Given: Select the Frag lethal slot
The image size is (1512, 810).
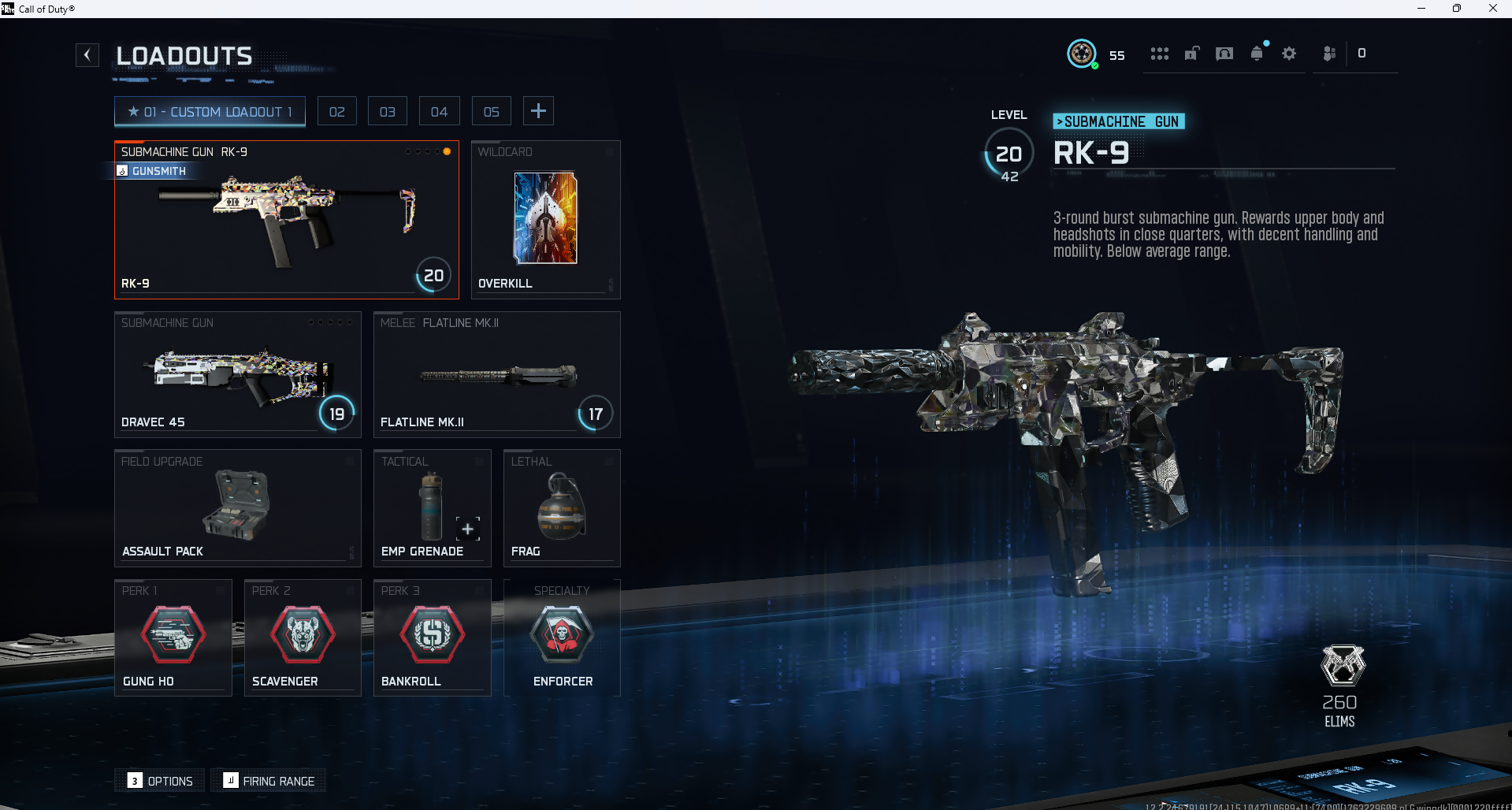Looking at the screenshot, I should [561, 508].
